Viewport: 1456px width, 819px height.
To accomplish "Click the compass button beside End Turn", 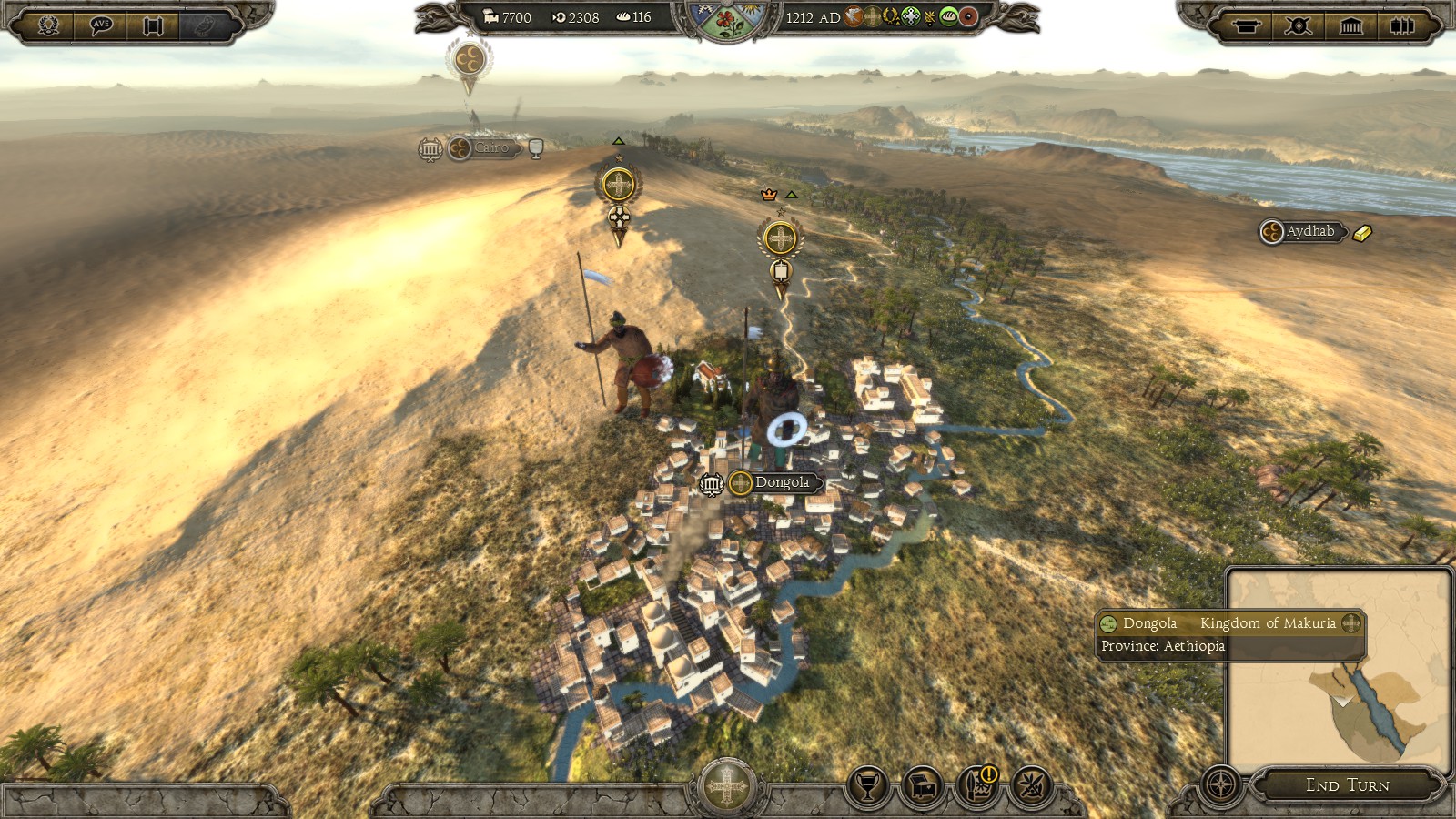I will pyautogui.click(x=1221, y=784).
